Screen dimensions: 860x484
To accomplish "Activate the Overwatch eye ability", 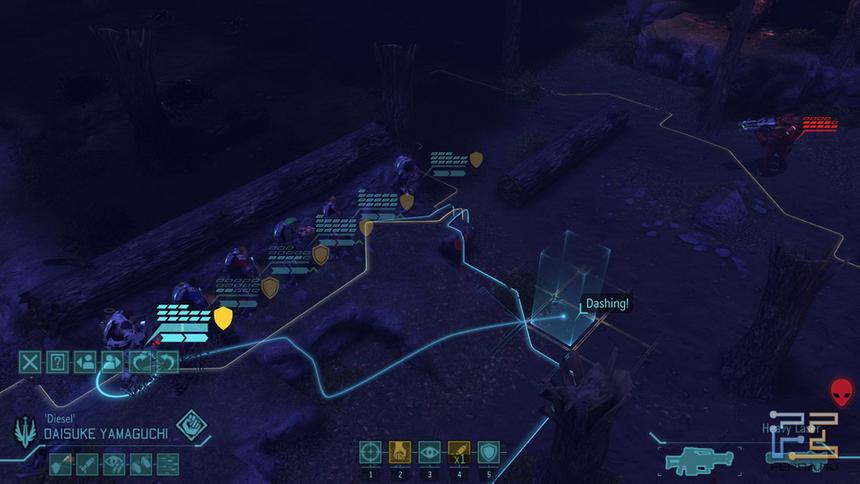I will pyautogui.click(x=429, y=452).
